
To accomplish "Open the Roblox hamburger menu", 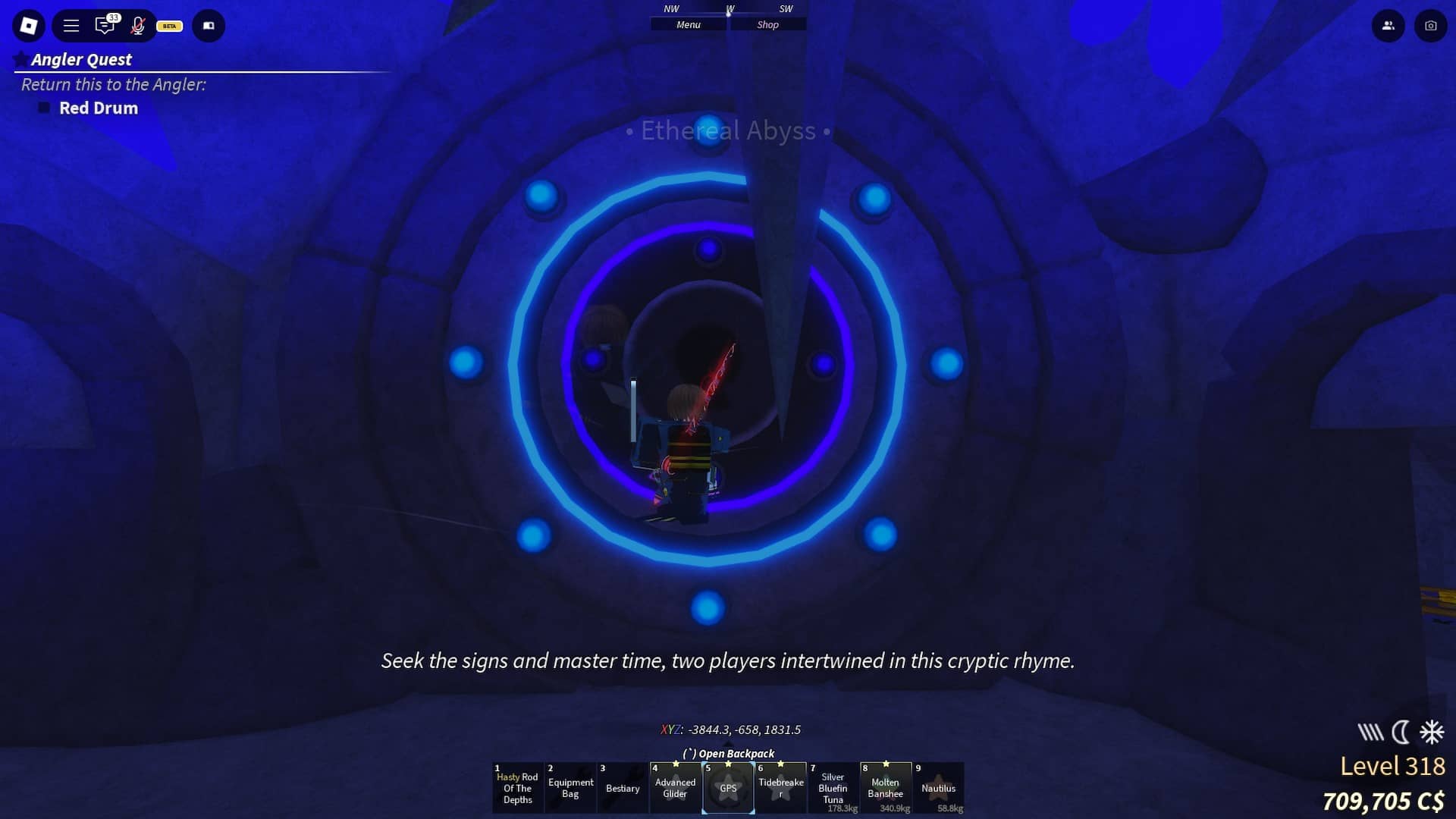I will (x=71, y=25).
